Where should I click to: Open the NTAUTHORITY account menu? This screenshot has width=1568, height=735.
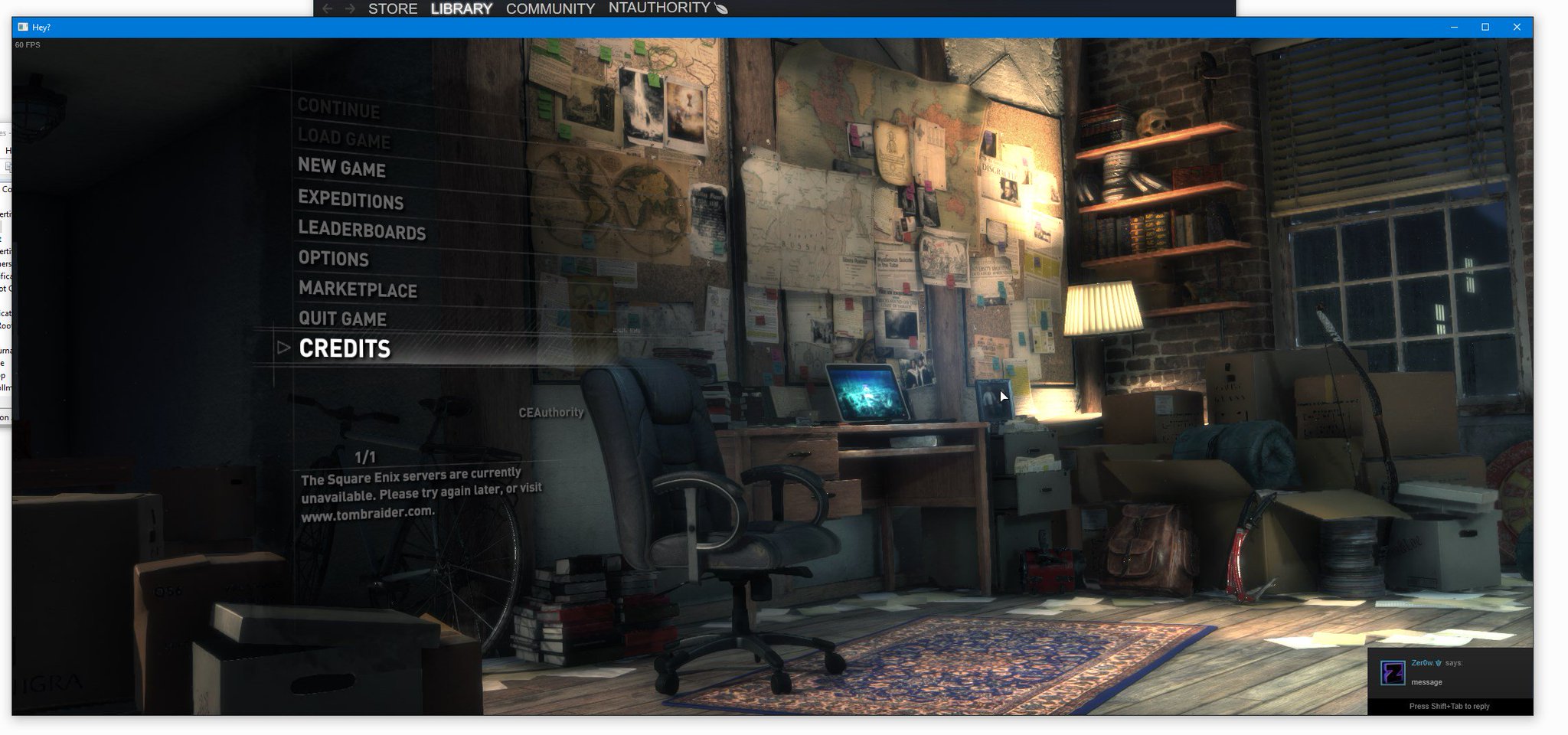pyautogui.click(x=659, y=8)
